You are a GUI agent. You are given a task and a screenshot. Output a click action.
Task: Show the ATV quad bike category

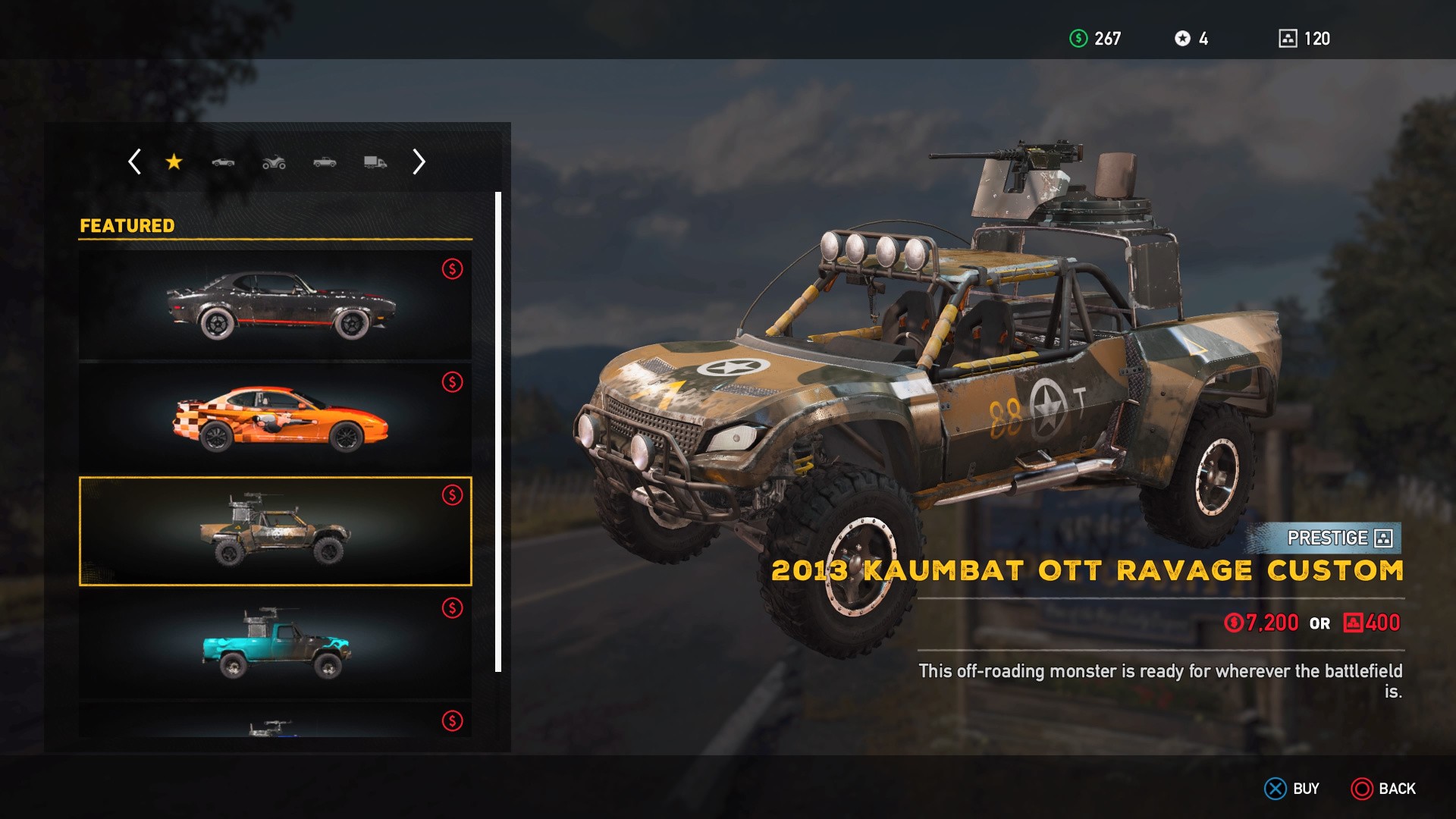tap(274, 162)
